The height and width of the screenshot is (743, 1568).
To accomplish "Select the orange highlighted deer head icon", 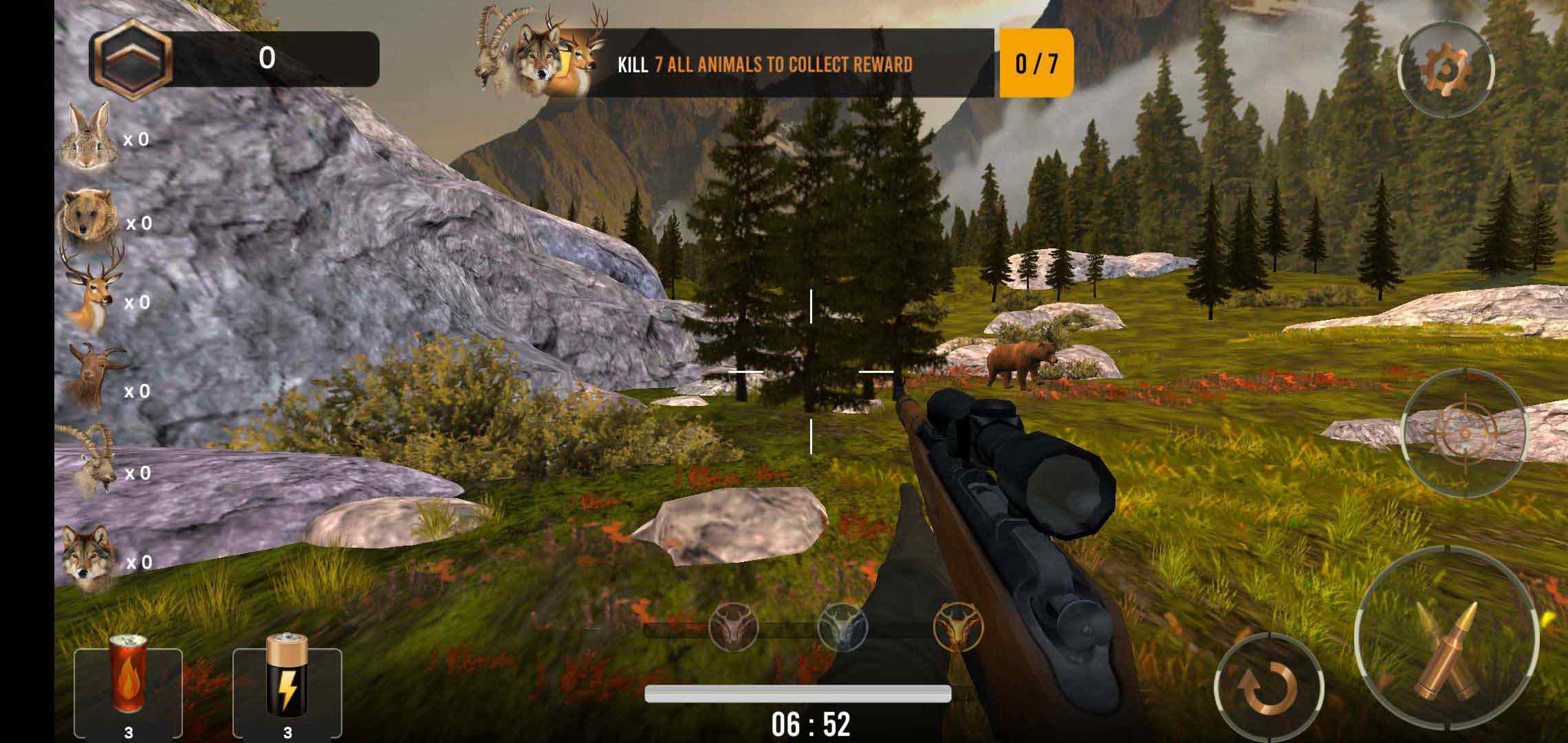I will pyautogui.click(x=957, y=626).
